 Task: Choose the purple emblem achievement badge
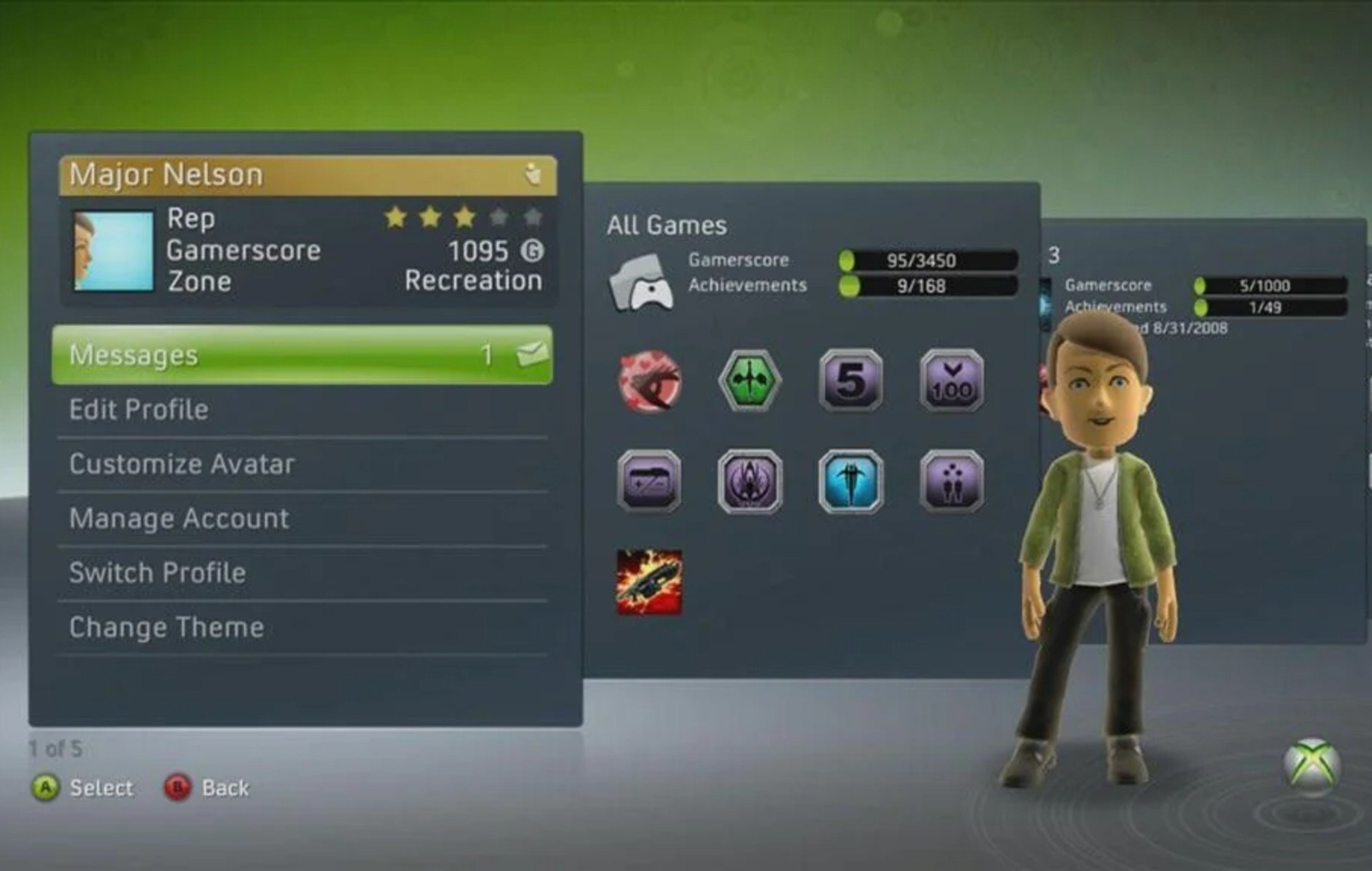point(750,481)
